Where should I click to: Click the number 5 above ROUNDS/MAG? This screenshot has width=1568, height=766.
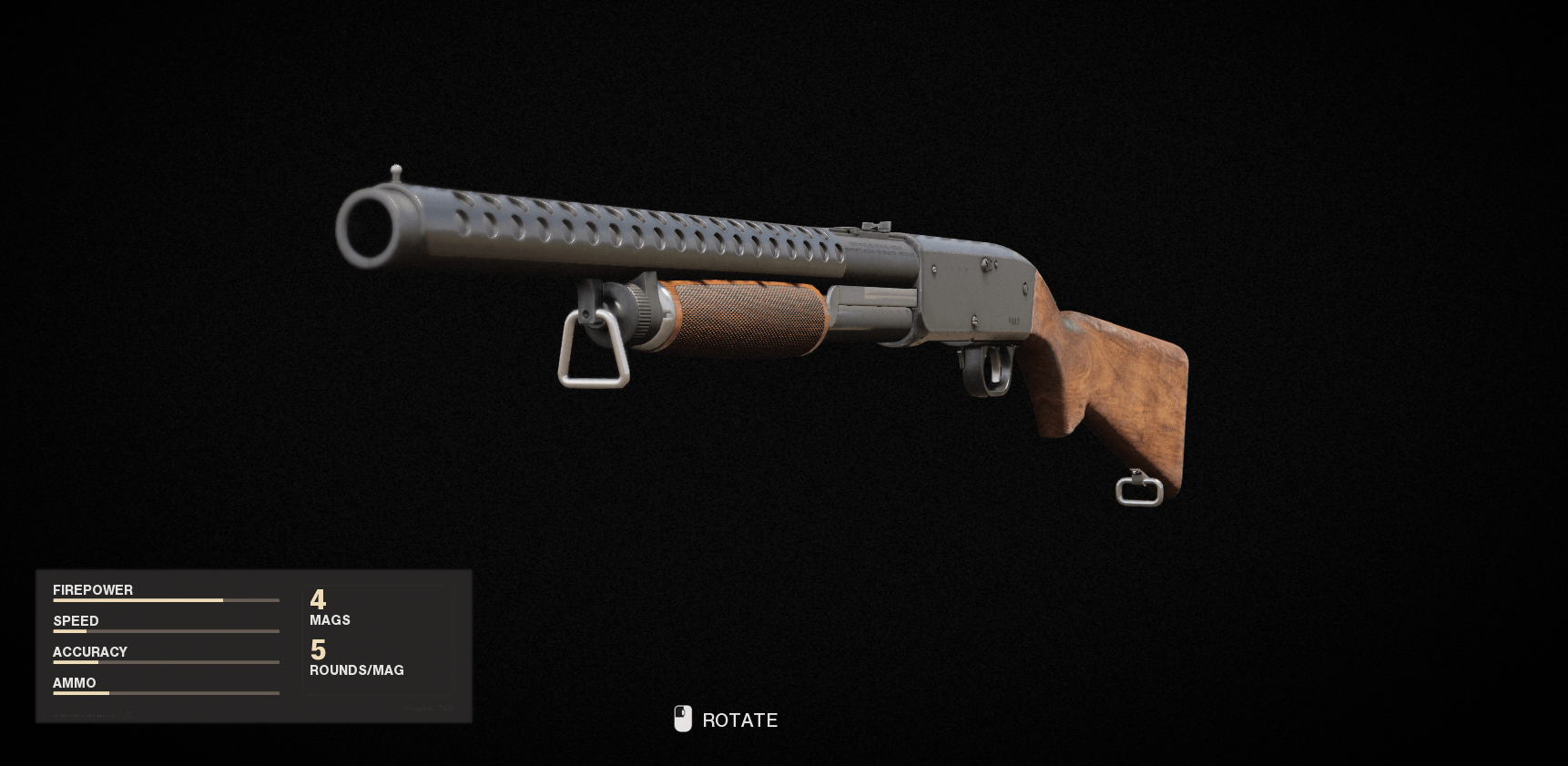click(319, 650)
